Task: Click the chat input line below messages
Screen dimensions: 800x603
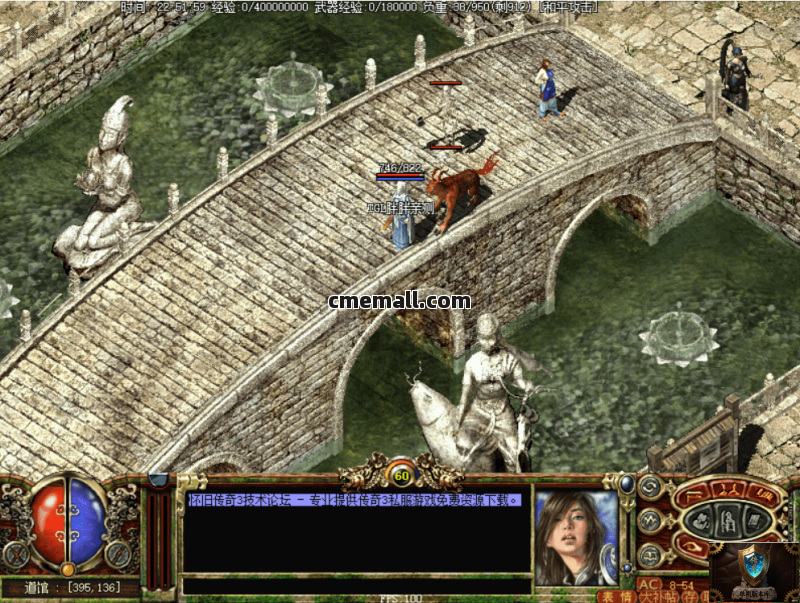Action: click(x=355, y=585)
